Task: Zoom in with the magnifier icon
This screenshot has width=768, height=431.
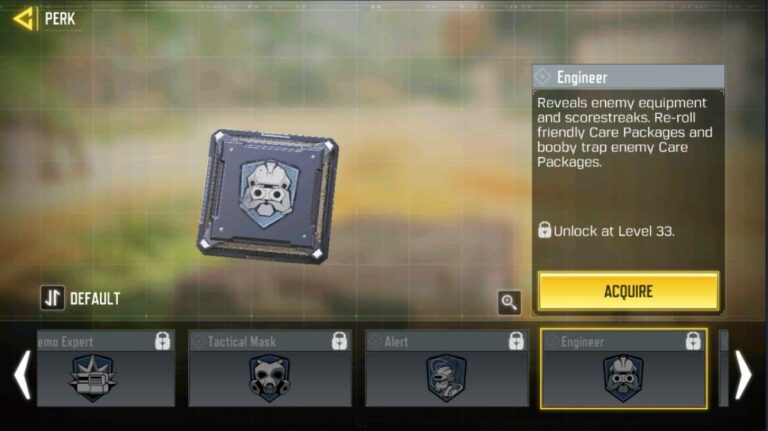Action: tap(509, 301)
